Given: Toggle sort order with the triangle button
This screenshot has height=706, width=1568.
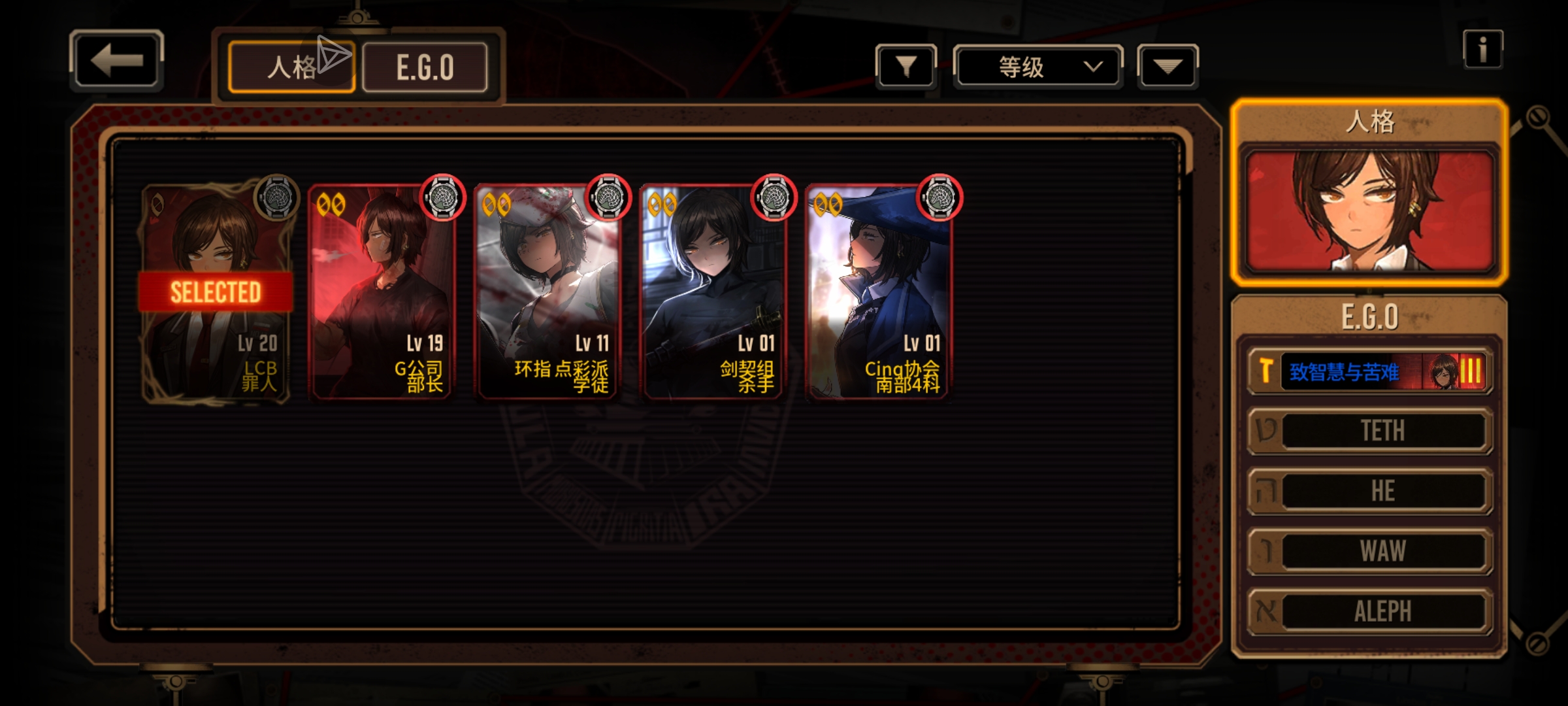Looking at the screenshot, I should [x=1168, y=67].
